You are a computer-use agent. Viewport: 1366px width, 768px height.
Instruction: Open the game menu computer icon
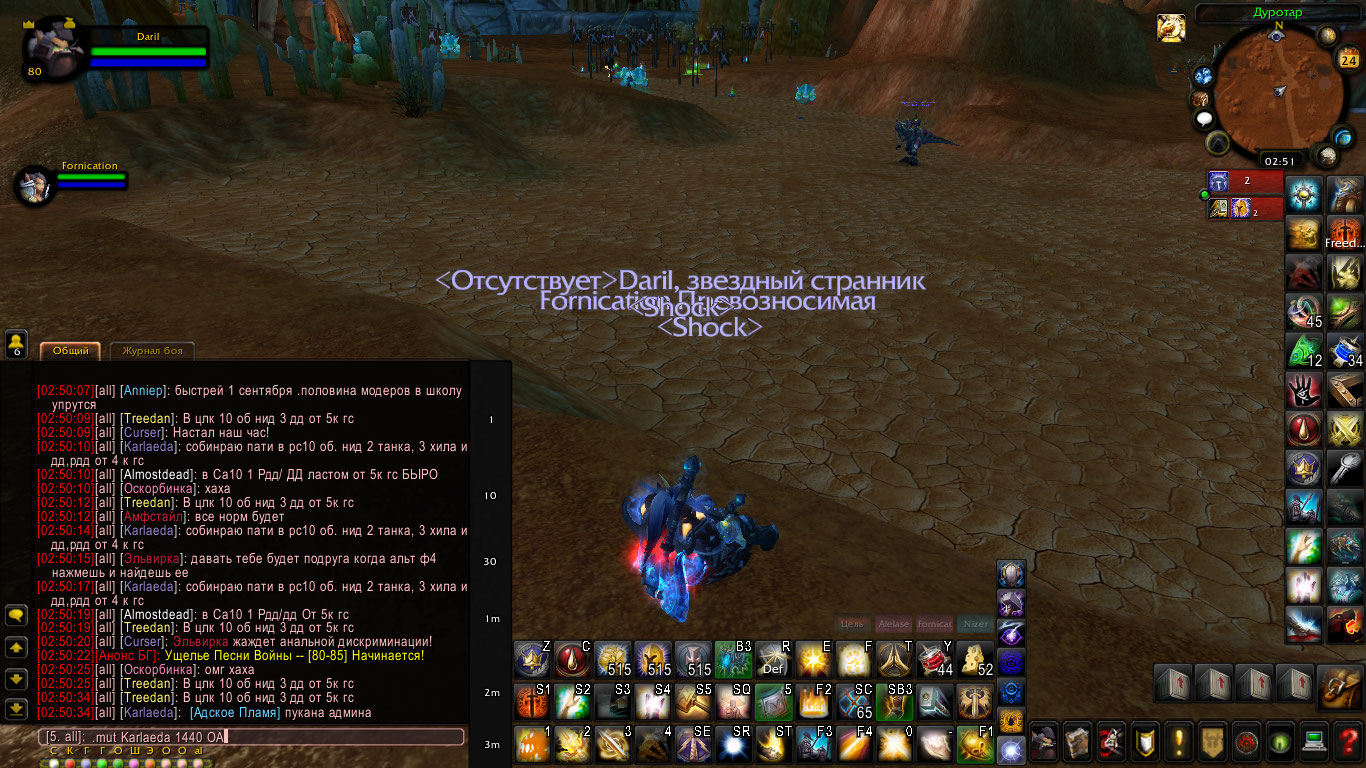1315,741
